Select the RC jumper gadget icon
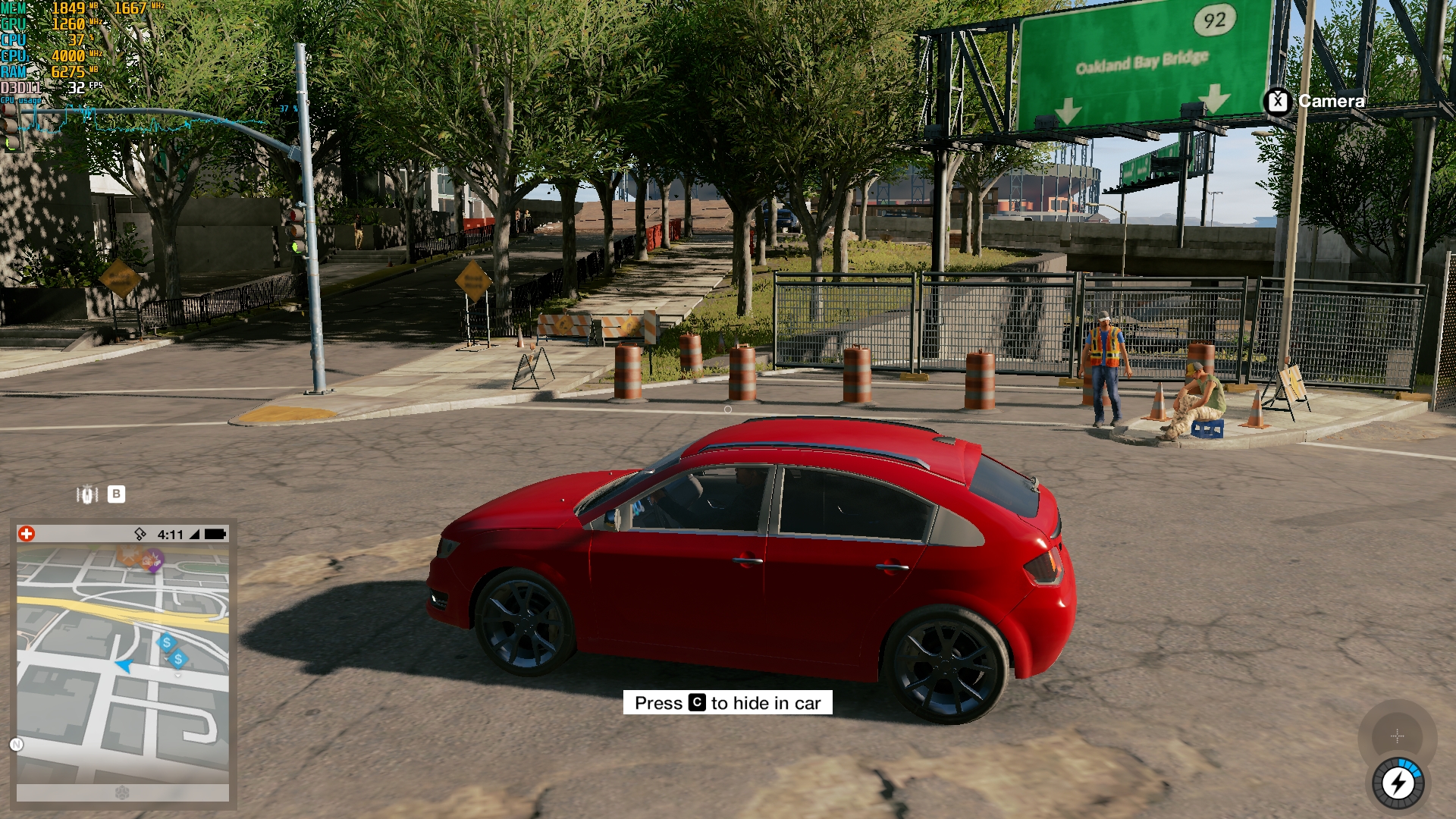The image size is (1456, 819). tap(87, 494)
